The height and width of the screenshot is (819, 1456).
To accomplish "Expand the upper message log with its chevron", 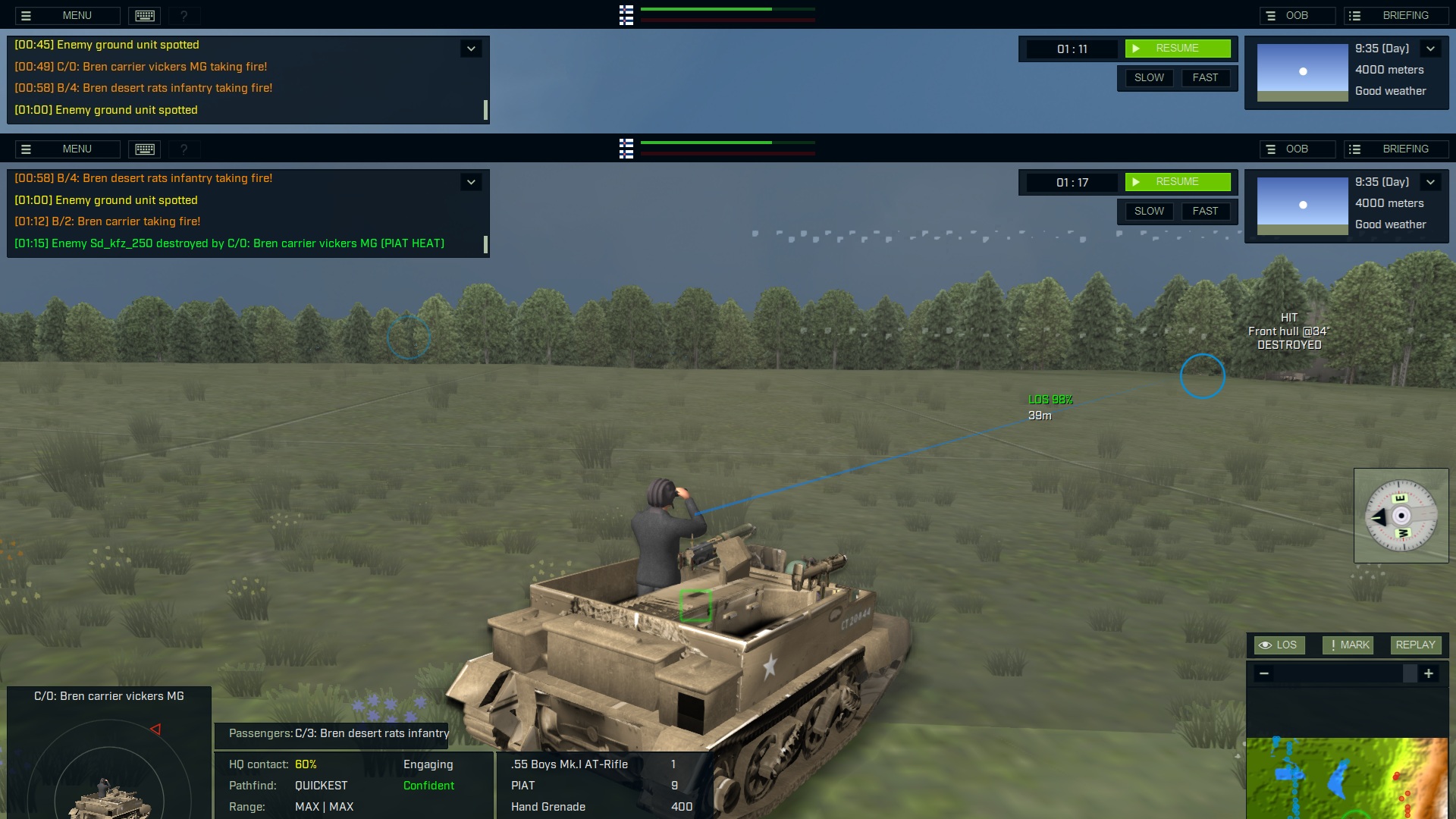I will (x=471, y=48).
